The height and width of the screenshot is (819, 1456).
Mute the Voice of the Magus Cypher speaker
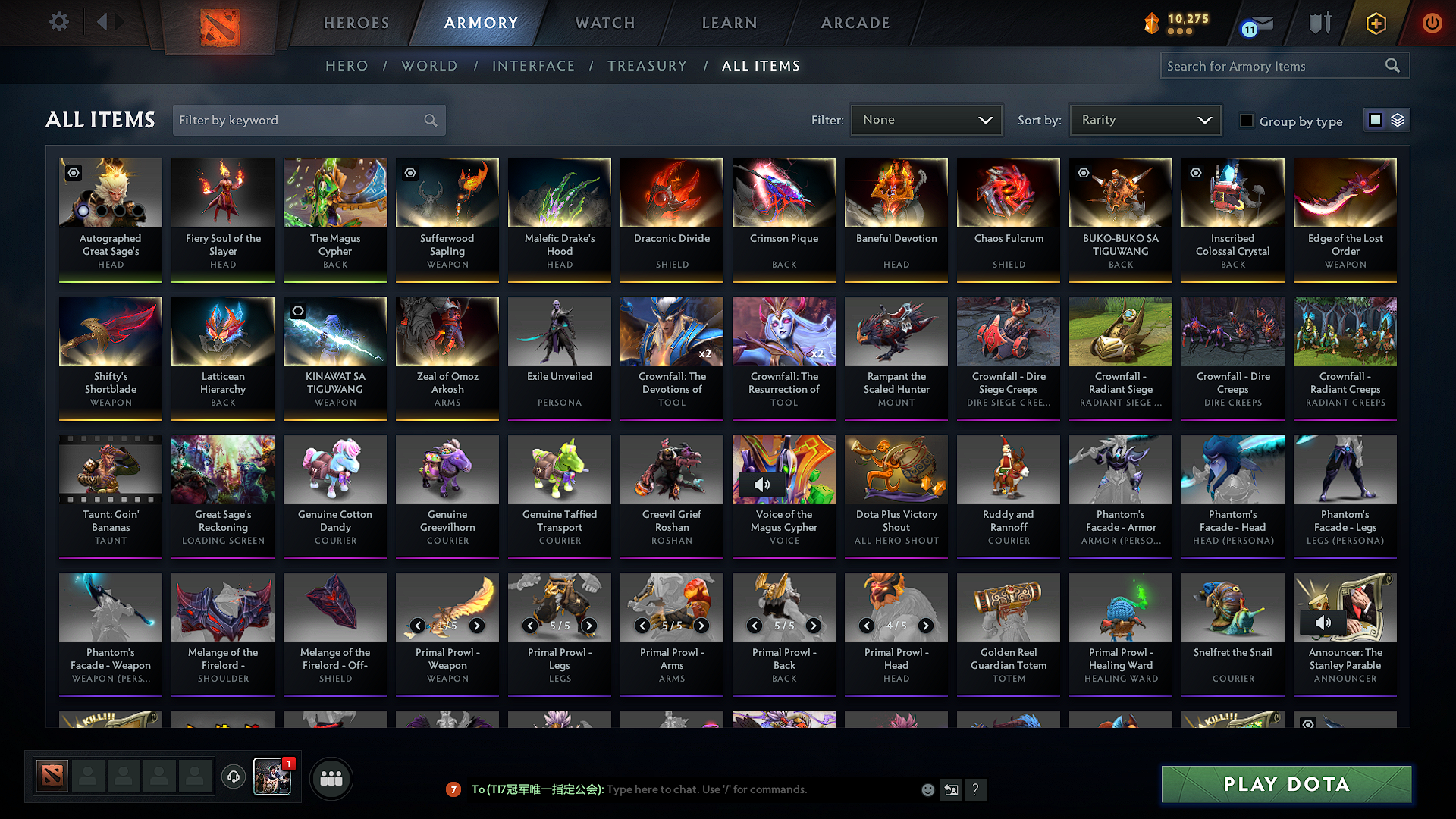[x=762, y=484]
